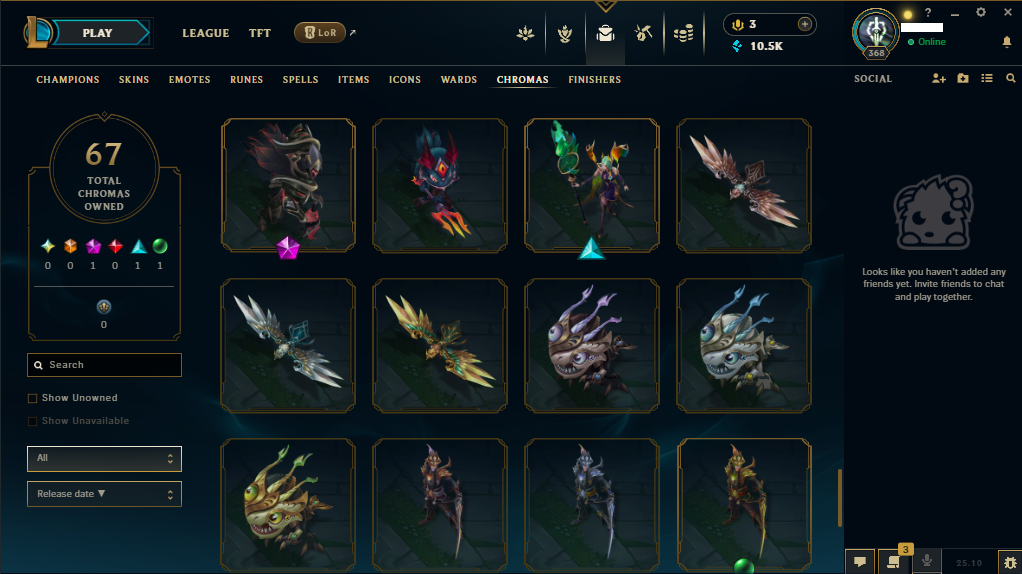Select the Runes tab
Image resolution: width=1022 pixels, height=574 pixels.
pos(247,80)
